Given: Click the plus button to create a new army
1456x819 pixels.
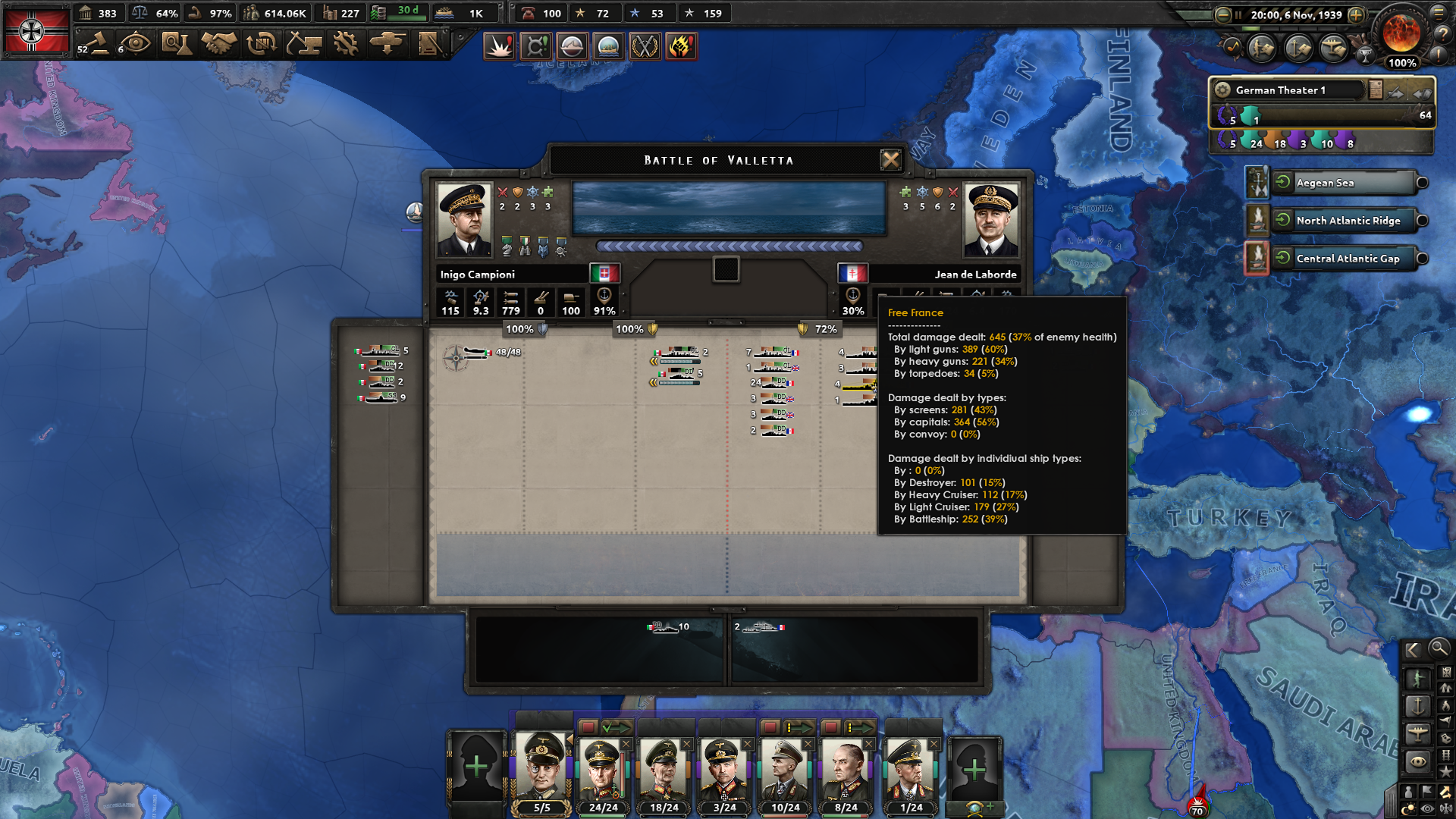Looking at the screenshot, I should coord(478,768).
